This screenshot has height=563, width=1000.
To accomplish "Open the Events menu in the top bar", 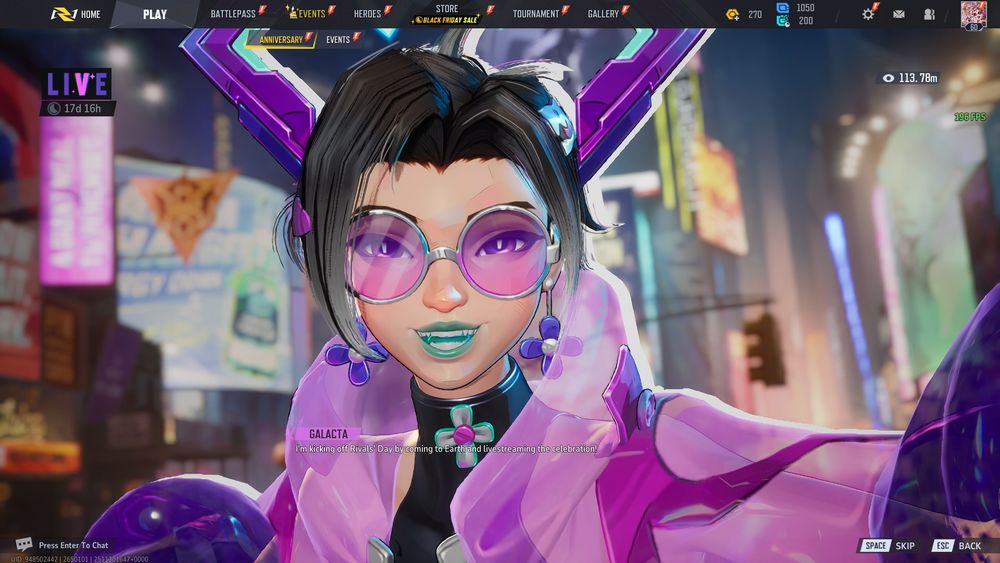I will (x=310, y=14).
